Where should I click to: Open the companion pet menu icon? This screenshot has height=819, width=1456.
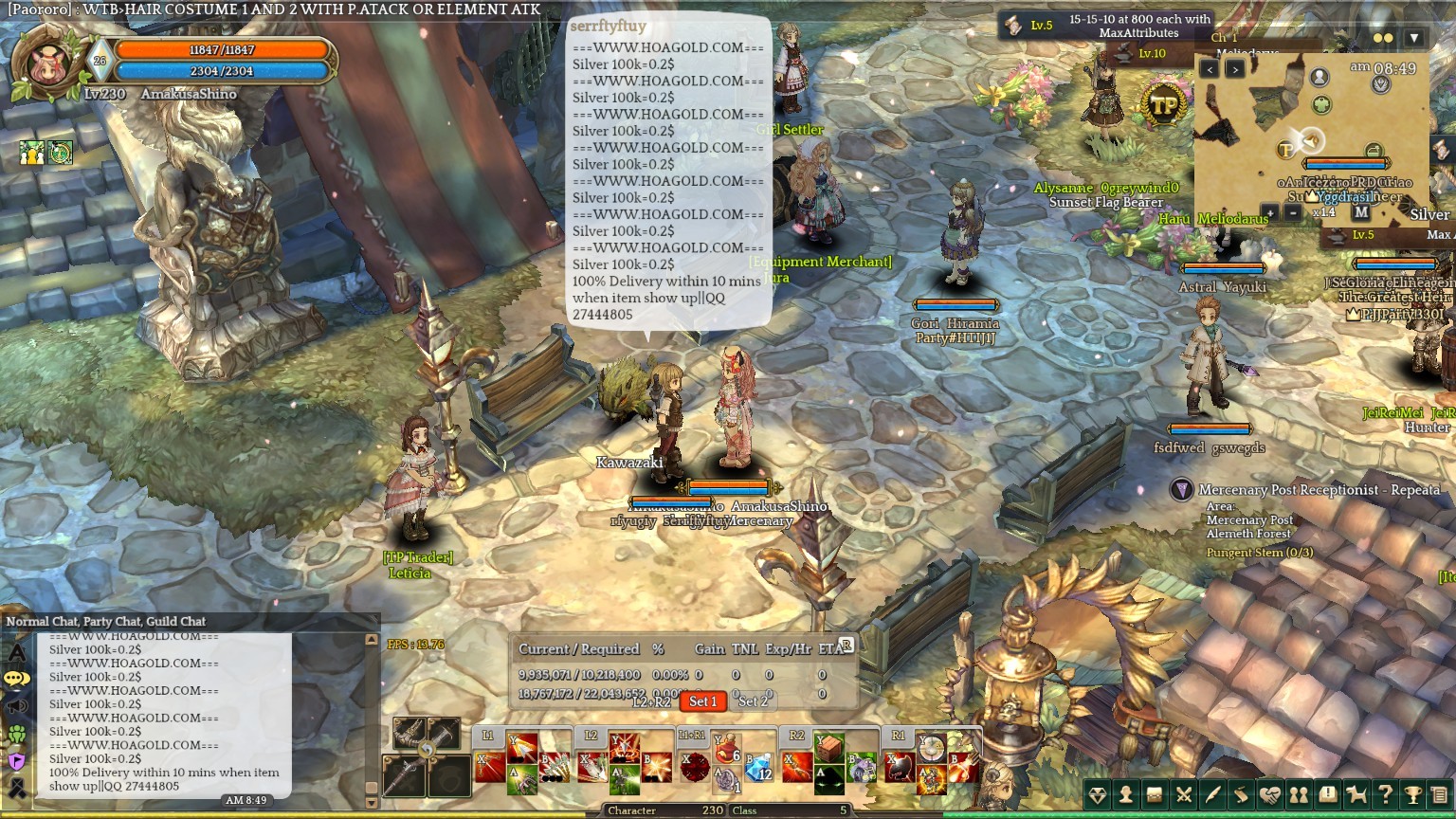click(1356, 795)
